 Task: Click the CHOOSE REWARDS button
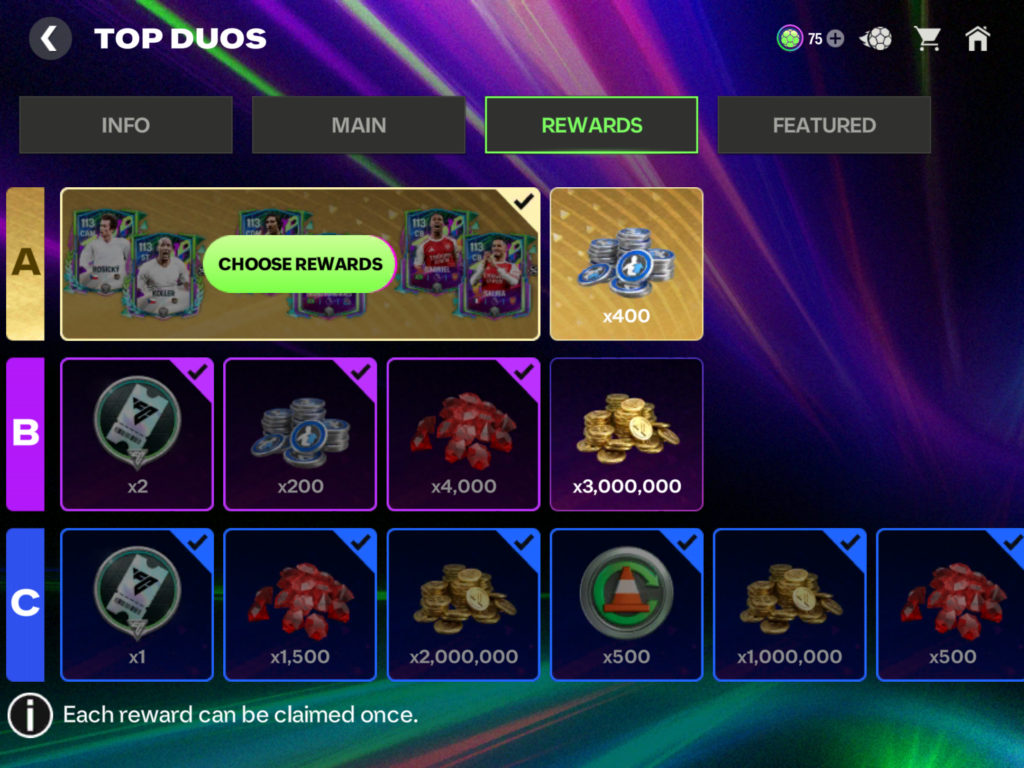click(300, 264)
